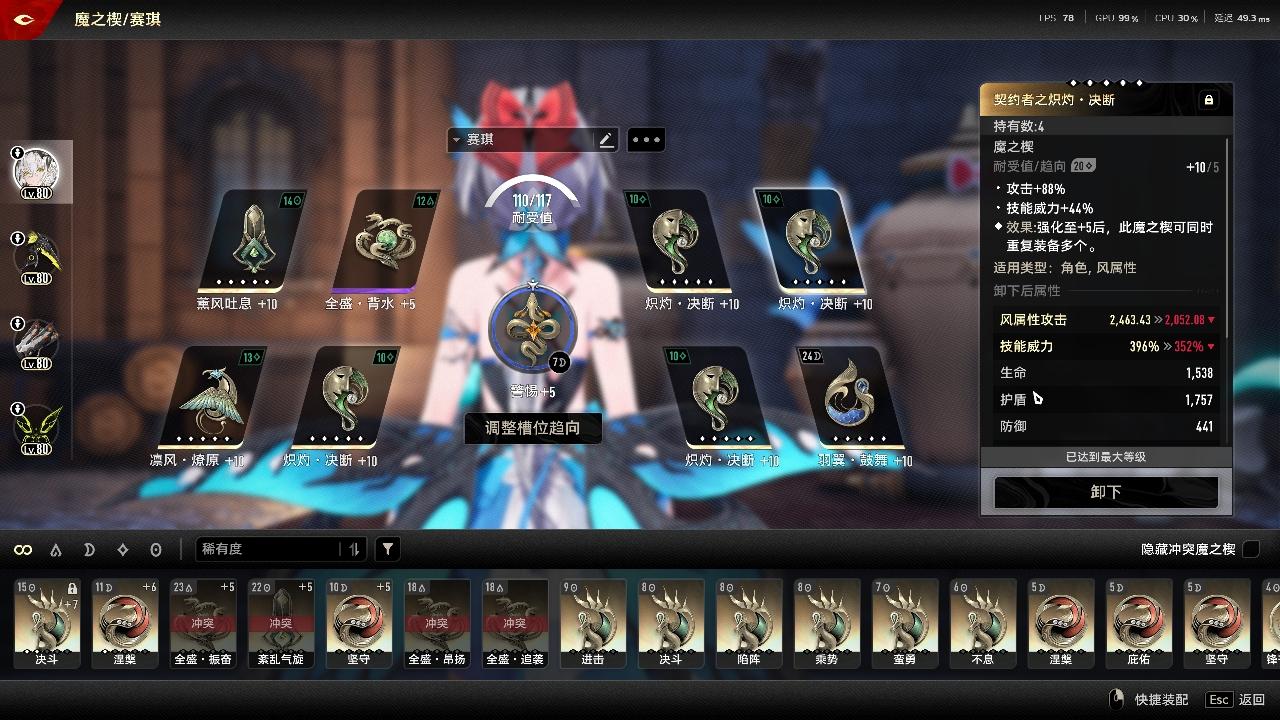The width and height of the screenshot is (1280, 720).
Task: Open the 赛琪 loadout preset dropdown
Action: [x=520, y=140]
